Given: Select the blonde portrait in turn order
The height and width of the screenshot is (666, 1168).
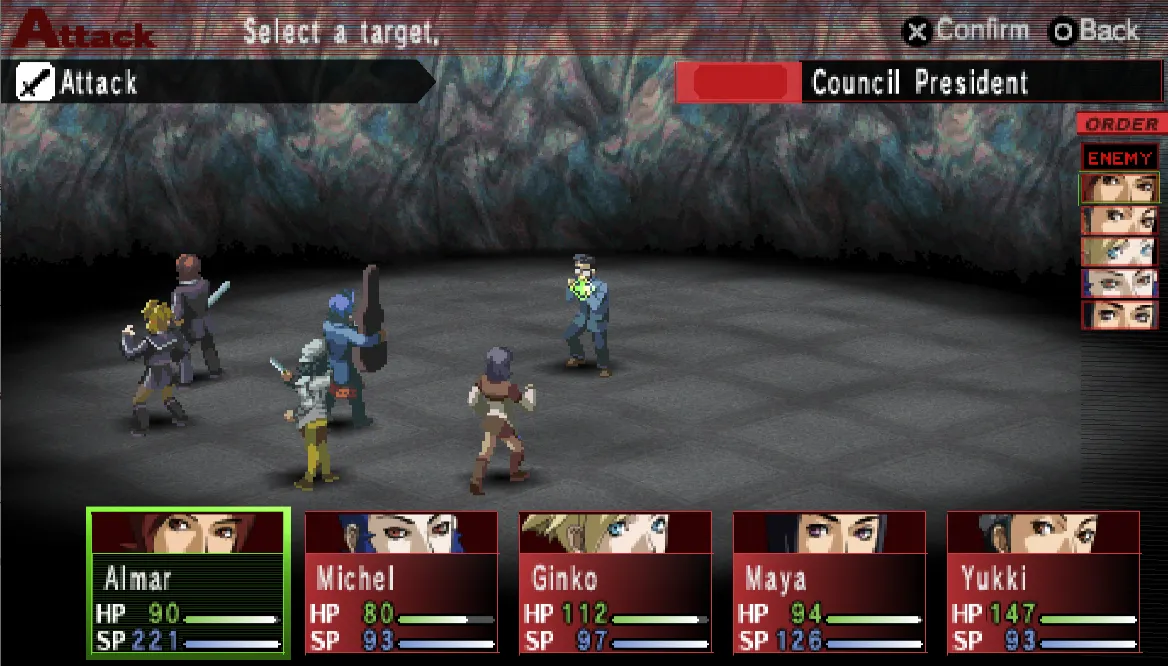Looking at the screenshot, I should [x=1119, y=251].
